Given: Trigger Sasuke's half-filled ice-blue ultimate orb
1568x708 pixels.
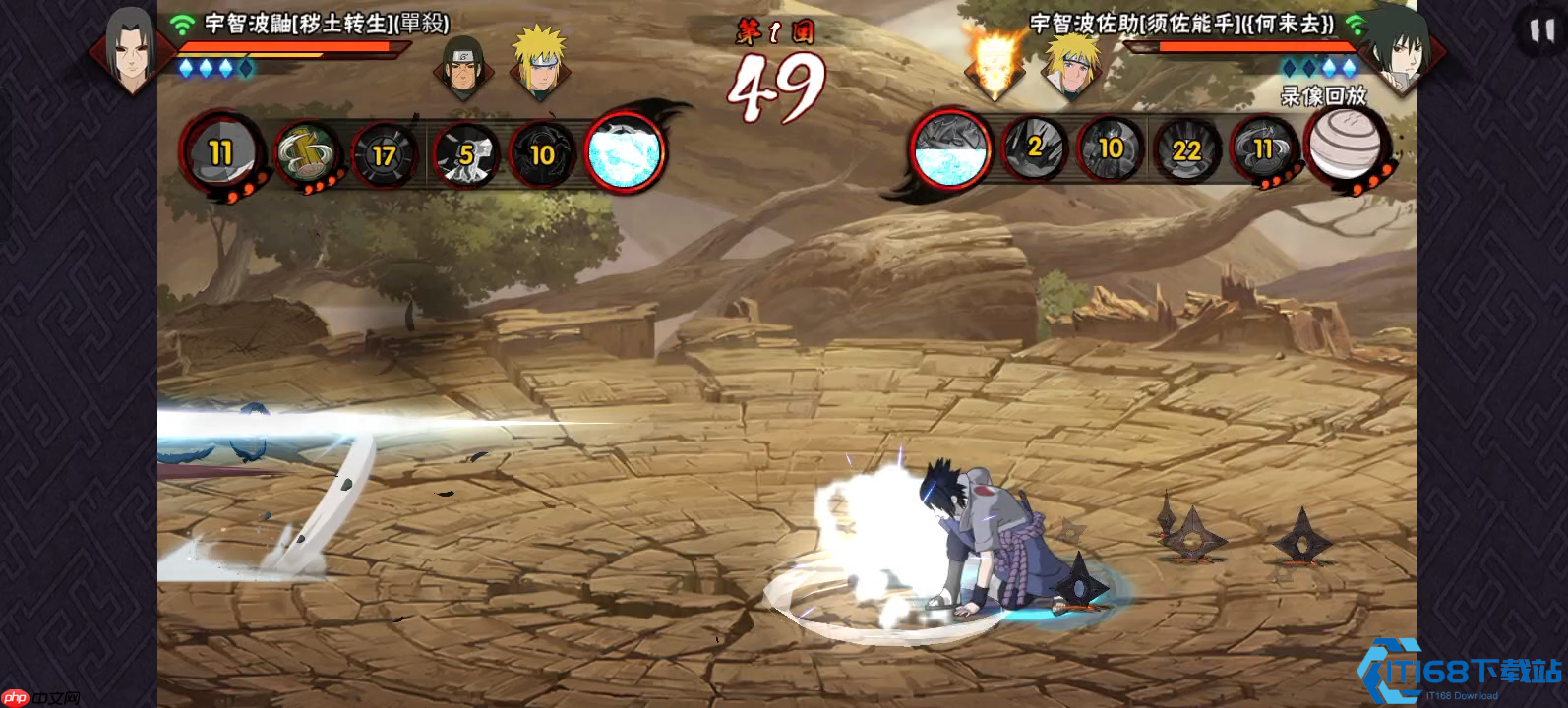Looking at the screenshot, I should pyautogui.click(x=950, y=149).
